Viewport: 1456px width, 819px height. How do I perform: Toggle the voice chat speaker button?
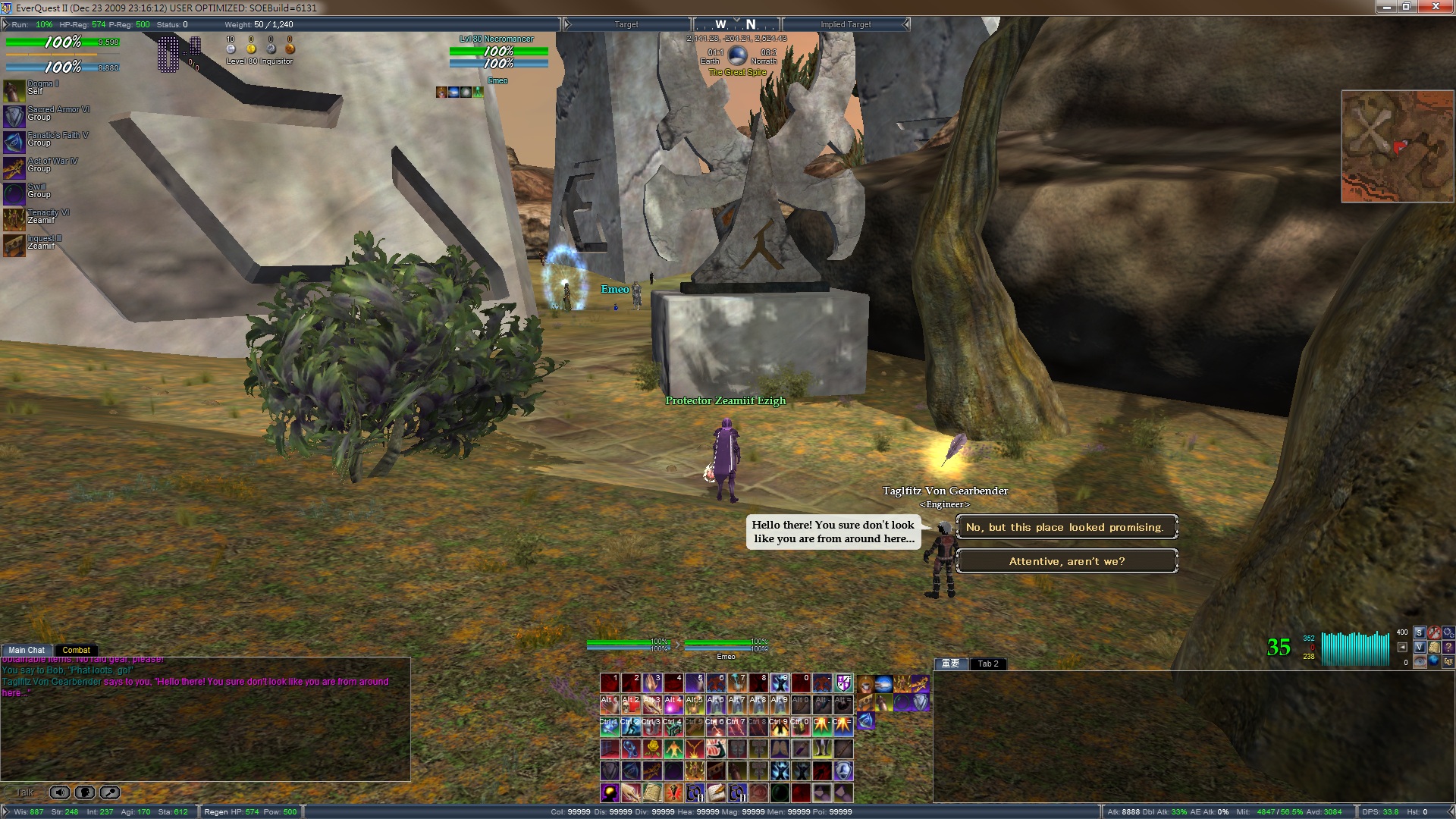[x=60, y=792]
